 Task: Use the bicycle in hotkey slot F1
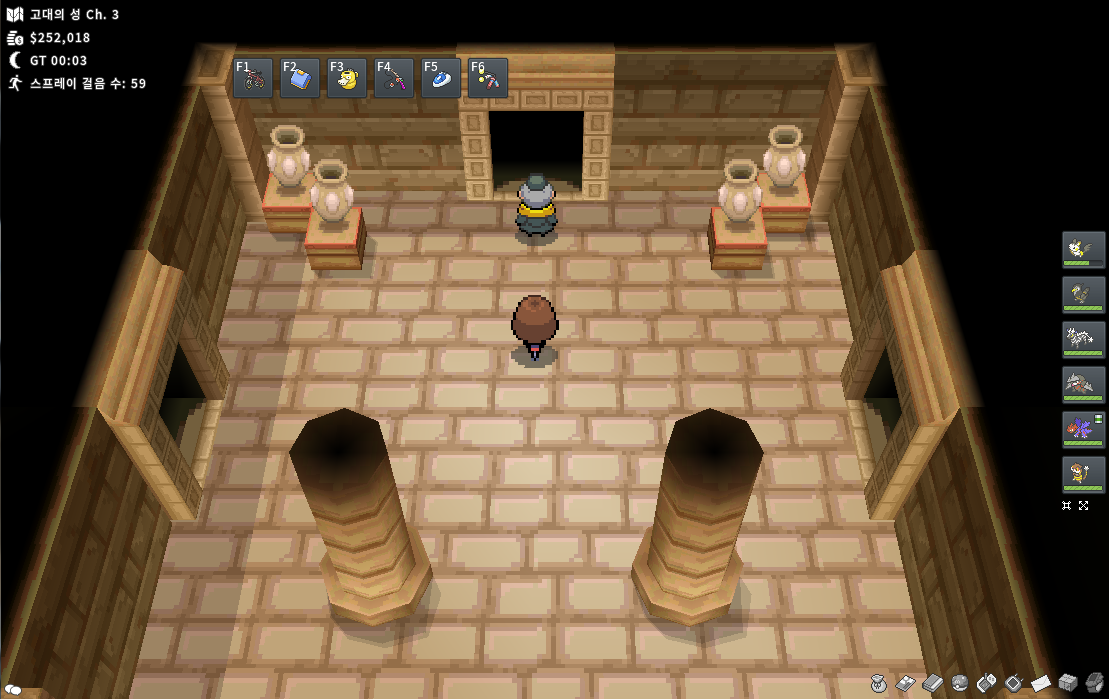click(x=253, y=78)
